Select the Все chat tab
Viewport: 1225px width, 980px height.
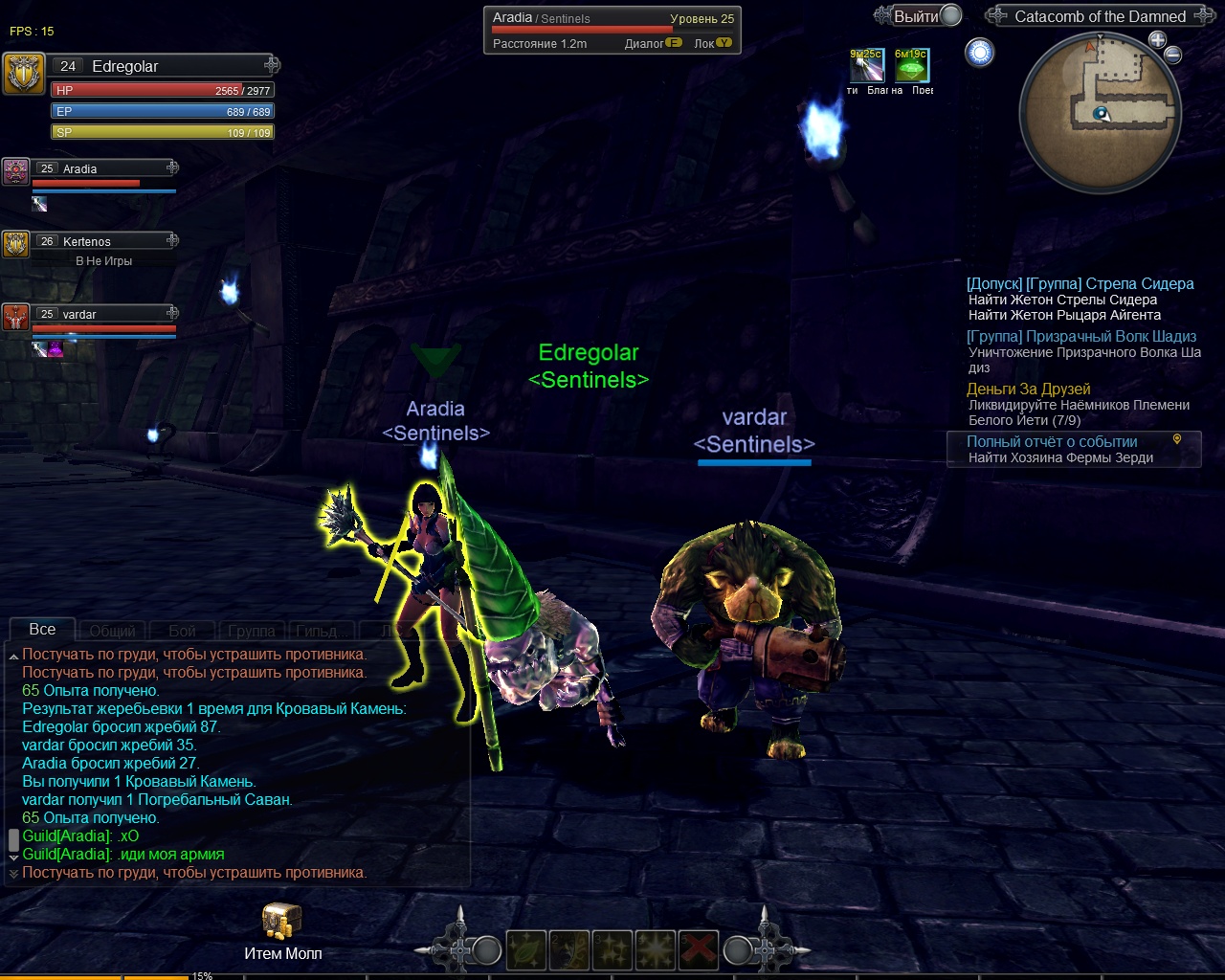42,630
